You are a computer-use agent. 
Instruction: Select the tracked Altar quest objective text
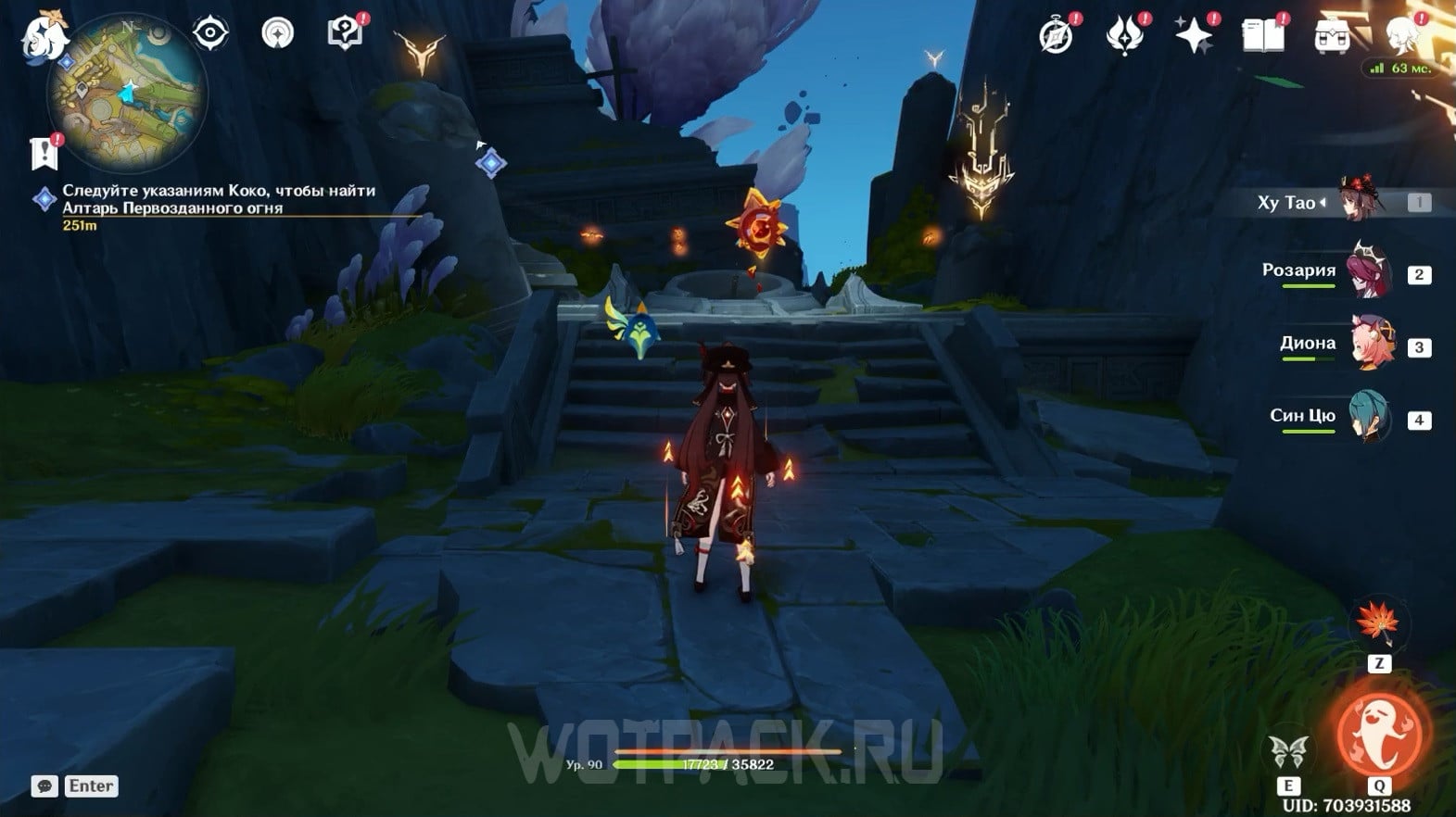tap(218, 199)
